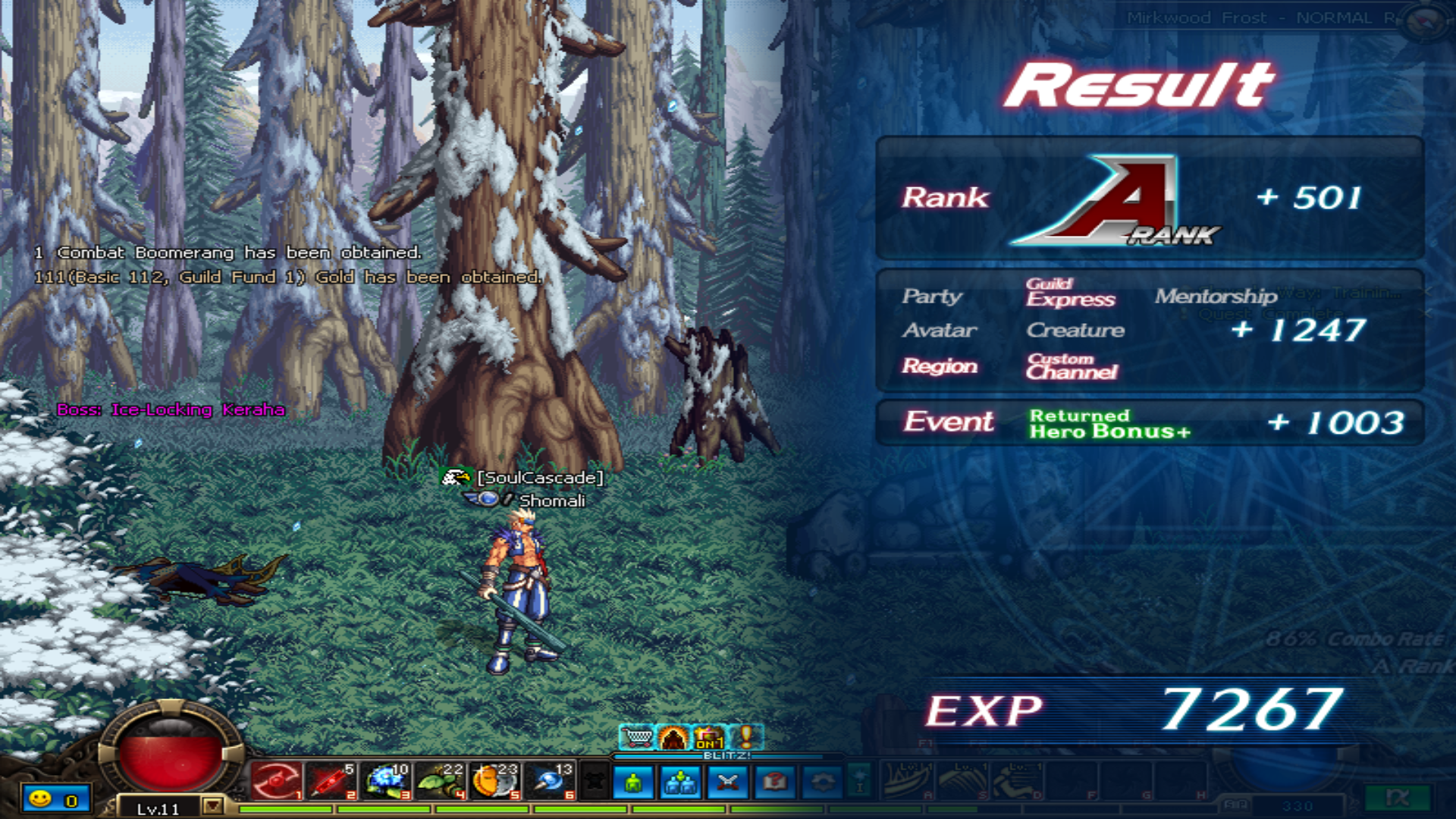Open the two blue figures party button
1456x819 pixels.
(x=681, y=783)
